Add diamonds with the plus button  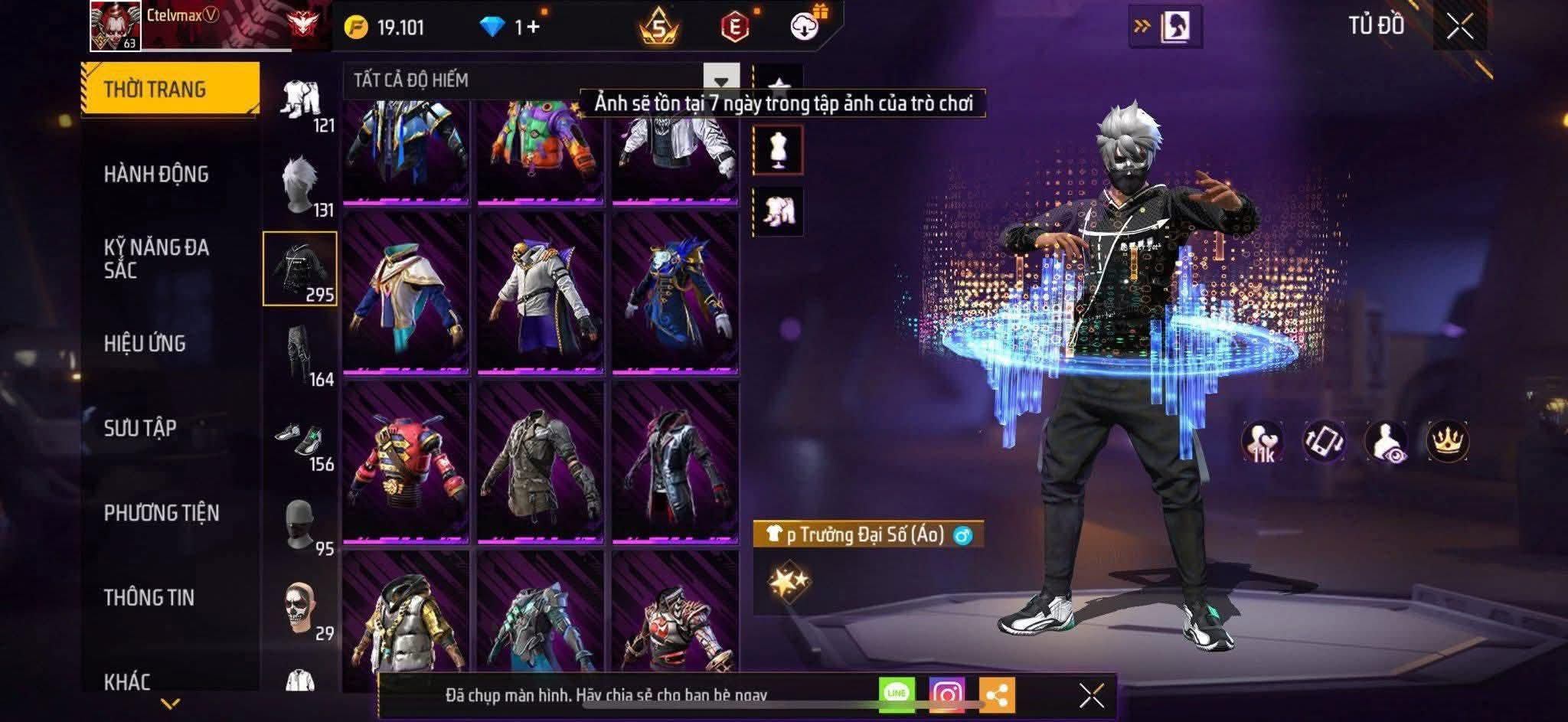533,28
